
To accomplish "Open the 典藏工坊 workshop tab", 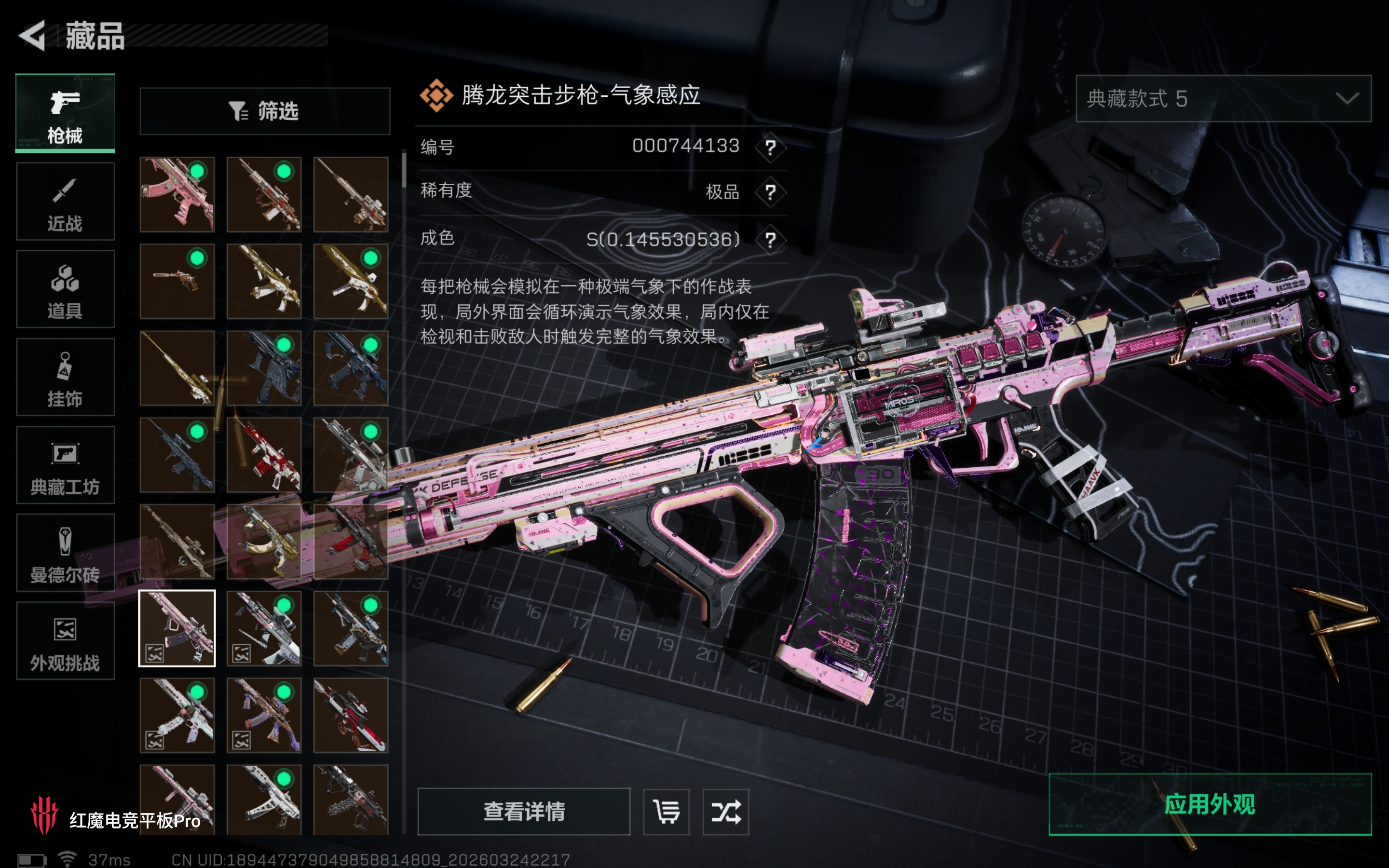I will [65, 465].
